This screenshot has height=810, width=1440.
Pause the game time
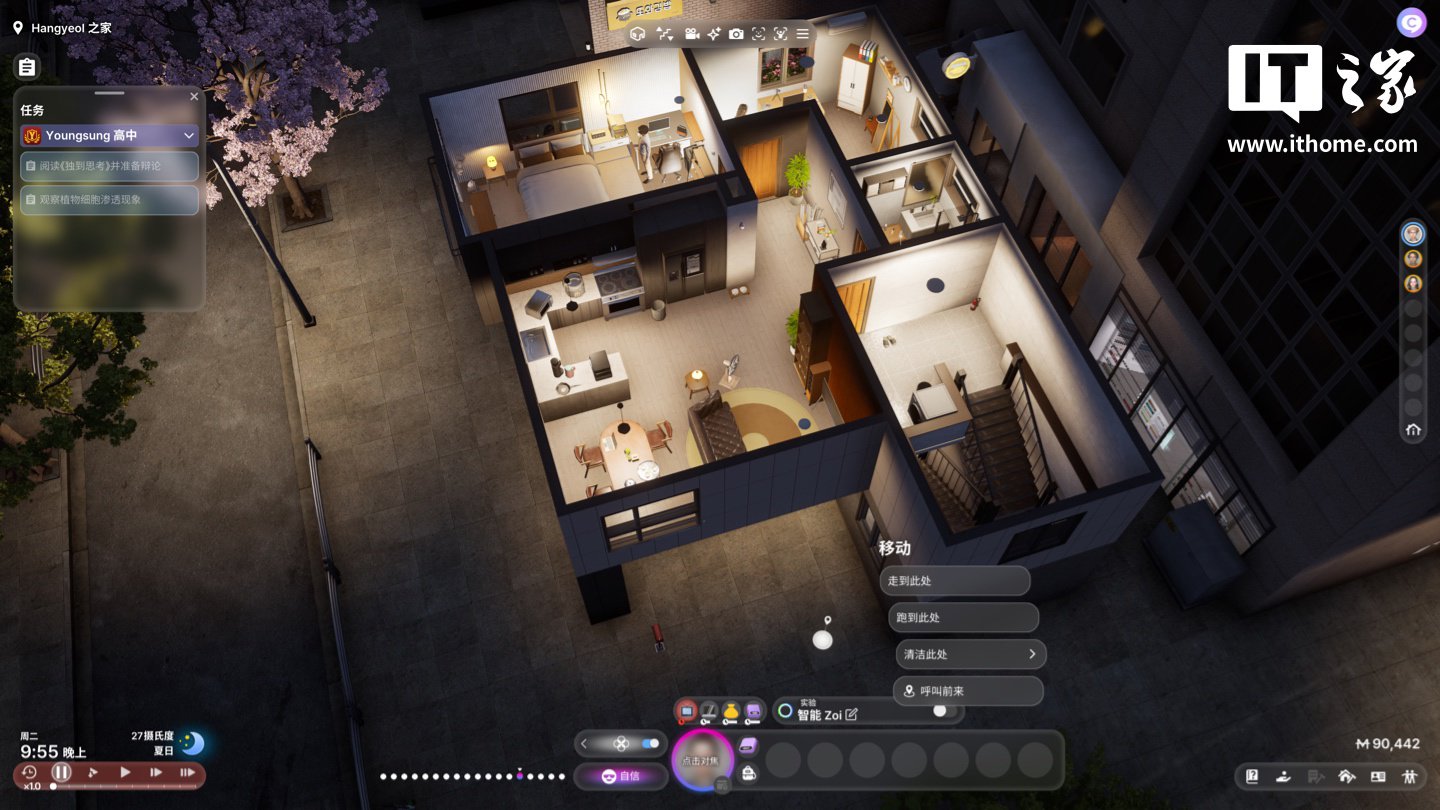coord(62,772)
